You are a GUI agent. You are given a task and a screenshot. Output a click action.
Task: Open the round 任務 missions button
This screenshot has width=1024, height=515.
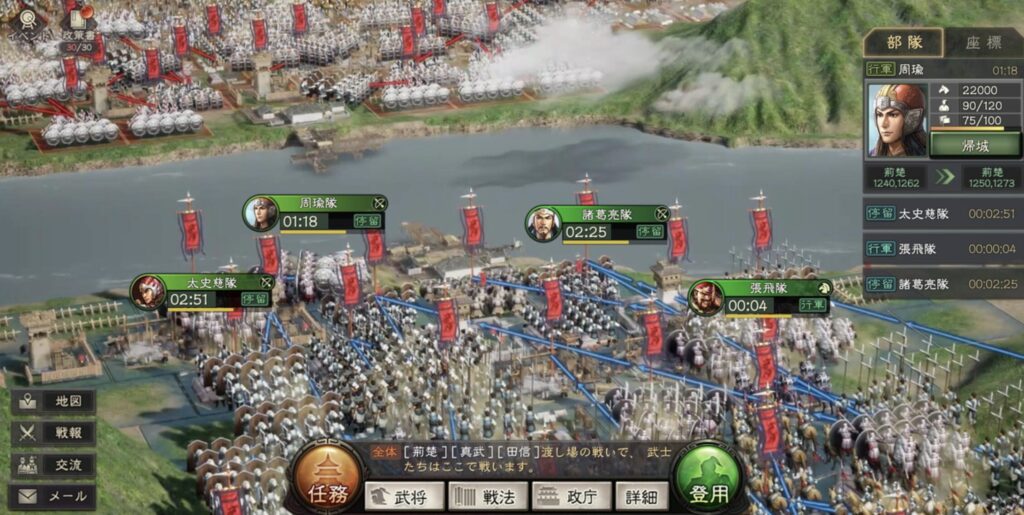(x=327, y=478)
